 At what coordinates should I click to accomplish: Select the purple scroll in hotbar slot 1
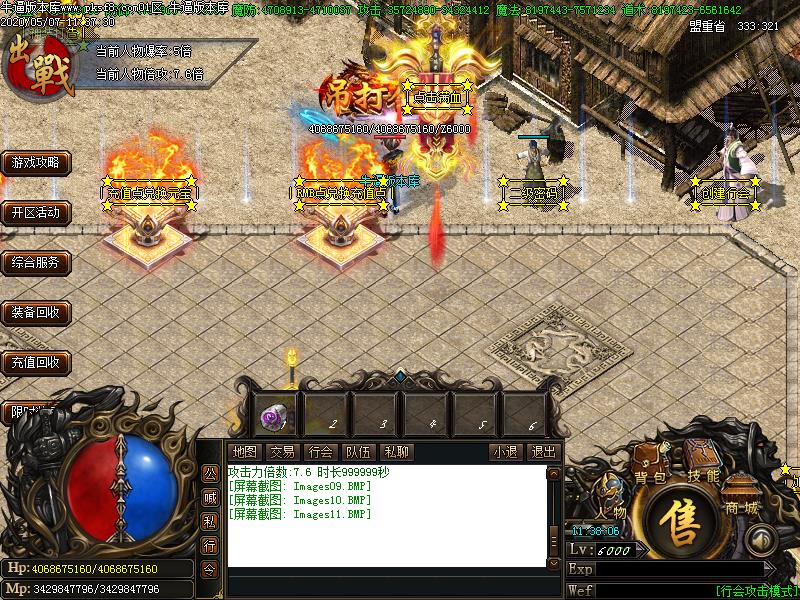(x=272, y=414)
